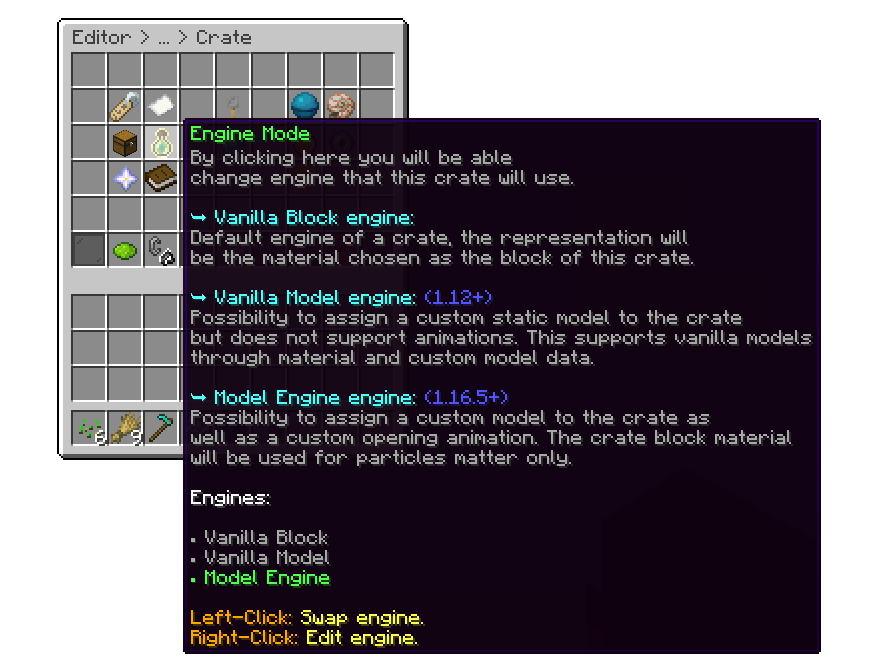Image resolution: width=869 pixels, height=670 pixels.
Task: Click the nether star item
Action: point(125,178)
